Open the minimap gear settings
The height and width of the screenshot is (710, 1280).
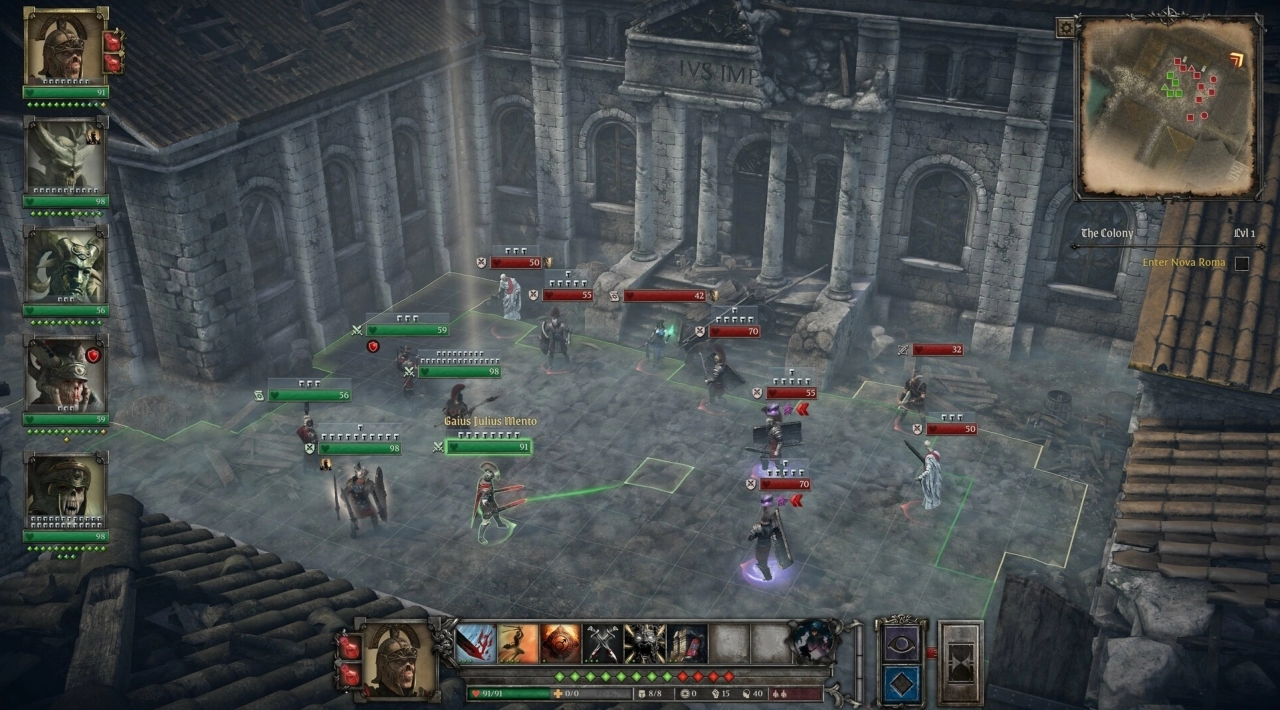pyautogui.click(x=1067, y=28)
